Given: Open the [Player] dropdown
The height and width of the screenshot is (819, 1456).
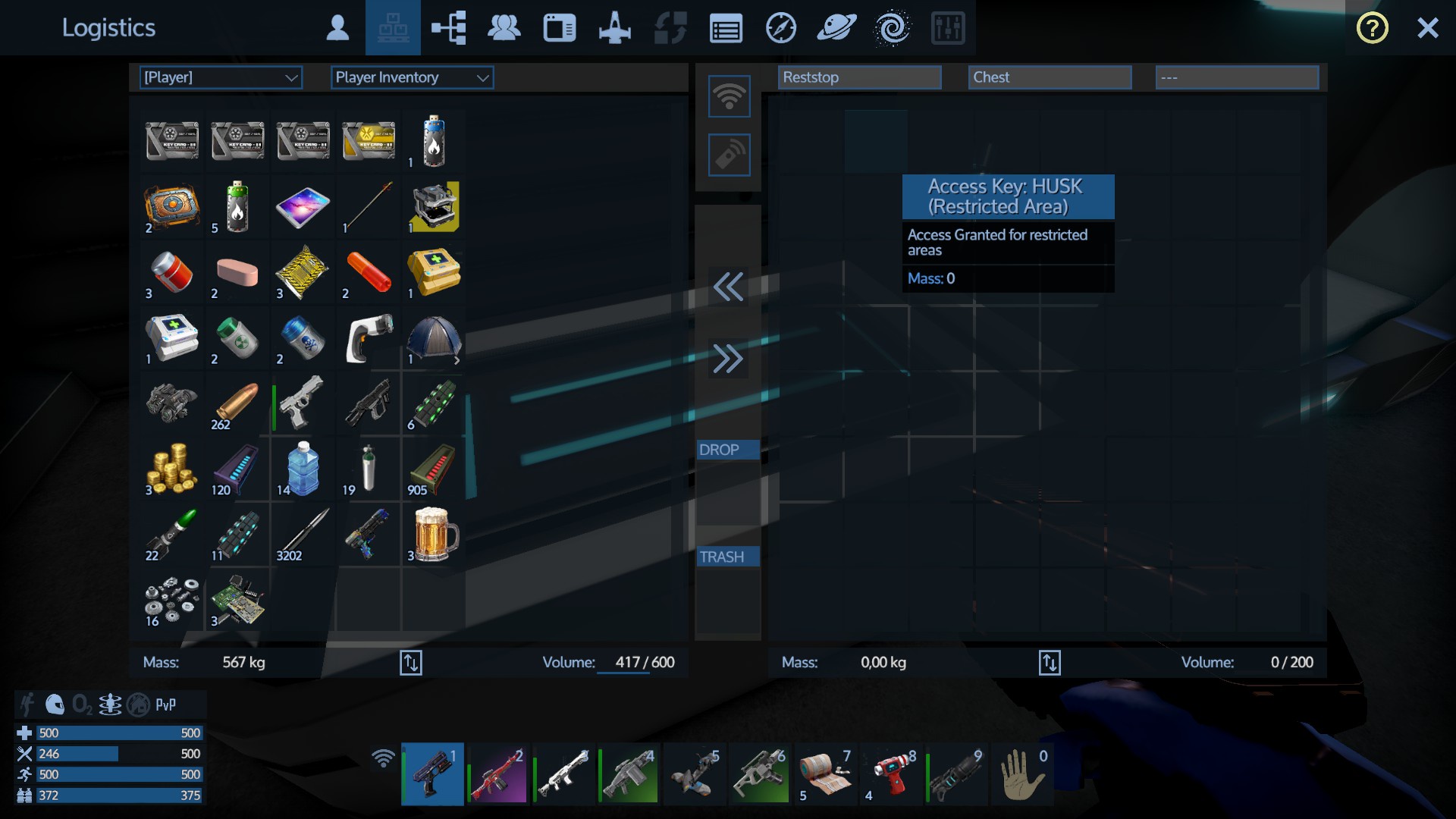Looking at the screenshot, I should (x=221, y=77).
